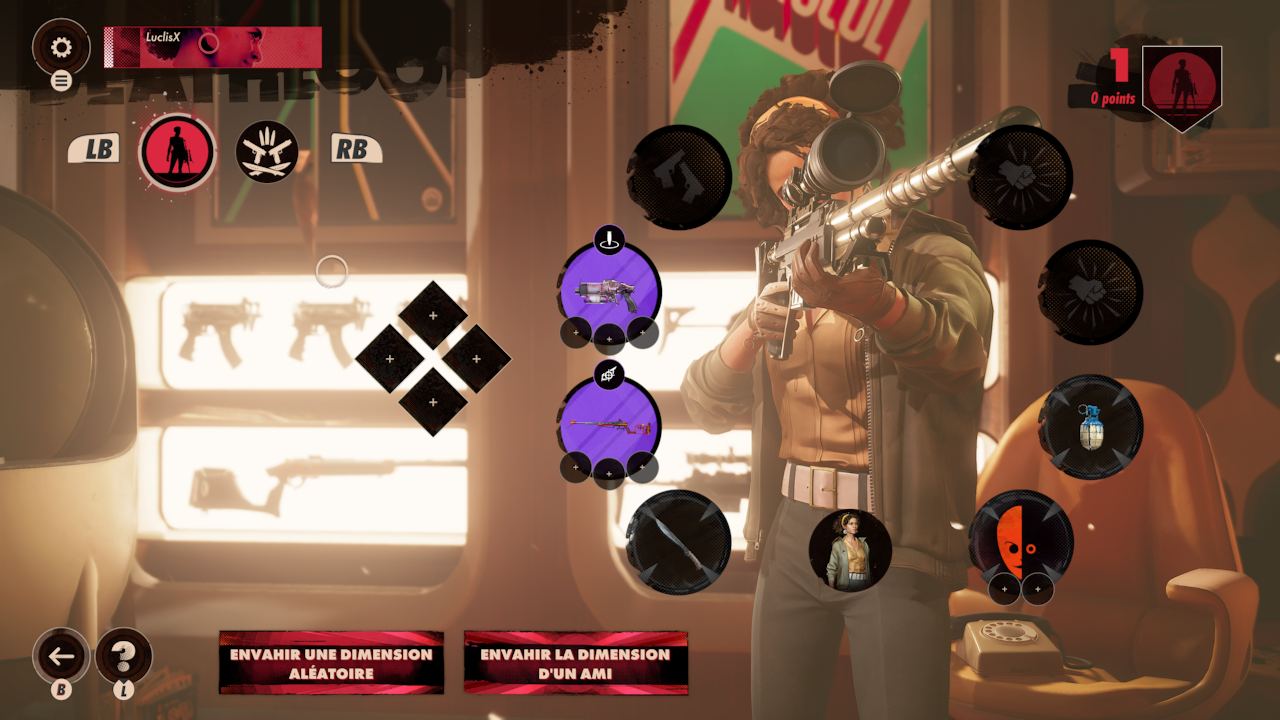Click the Julianna character portrait circle
The height and width of the screenshot is (720, 1280).
(x=850, y=549)
